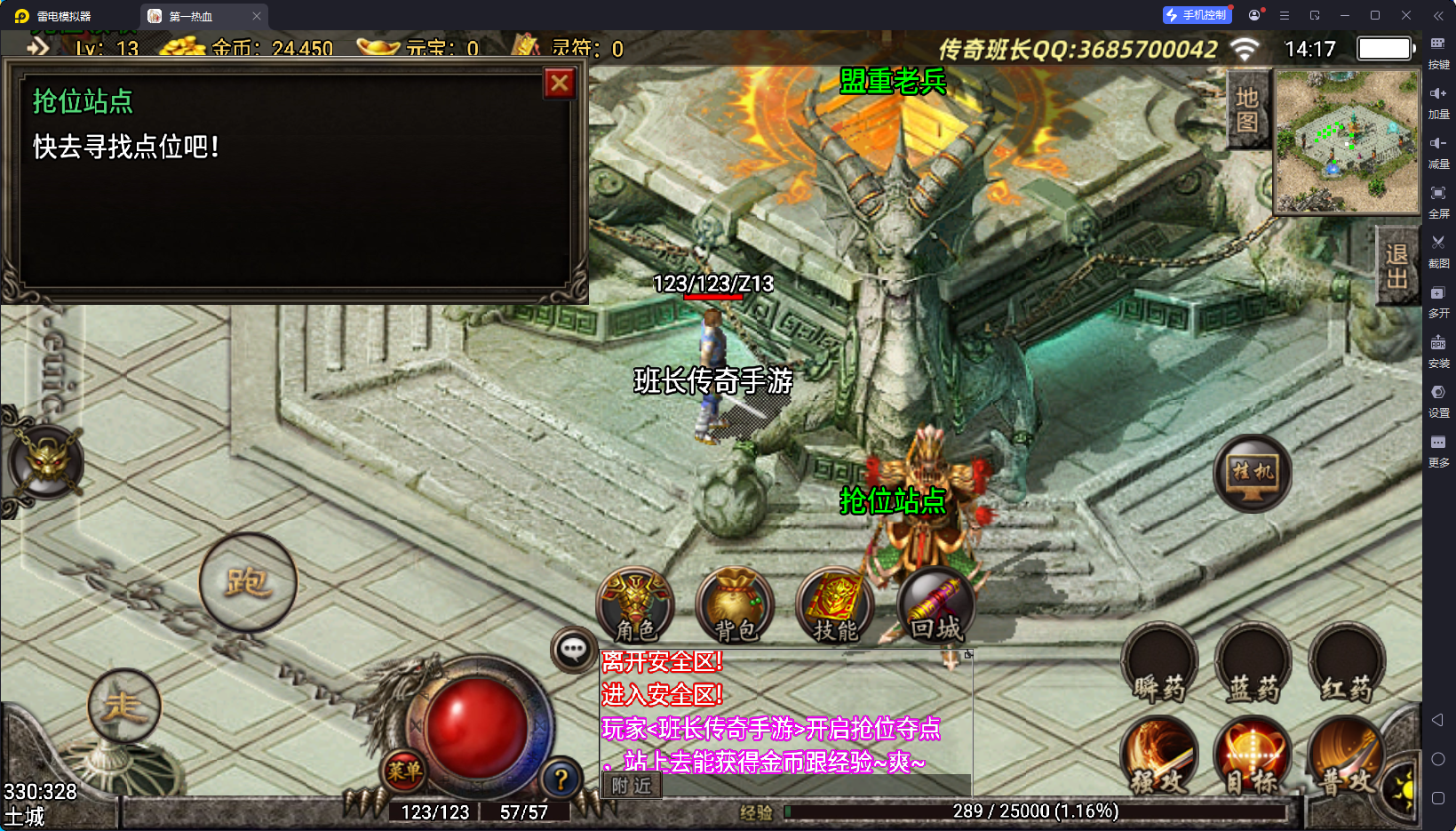Use the 回城 return-to-town button
The height and width of the screenshot is (831, 1456).
(x=935, y=606)
